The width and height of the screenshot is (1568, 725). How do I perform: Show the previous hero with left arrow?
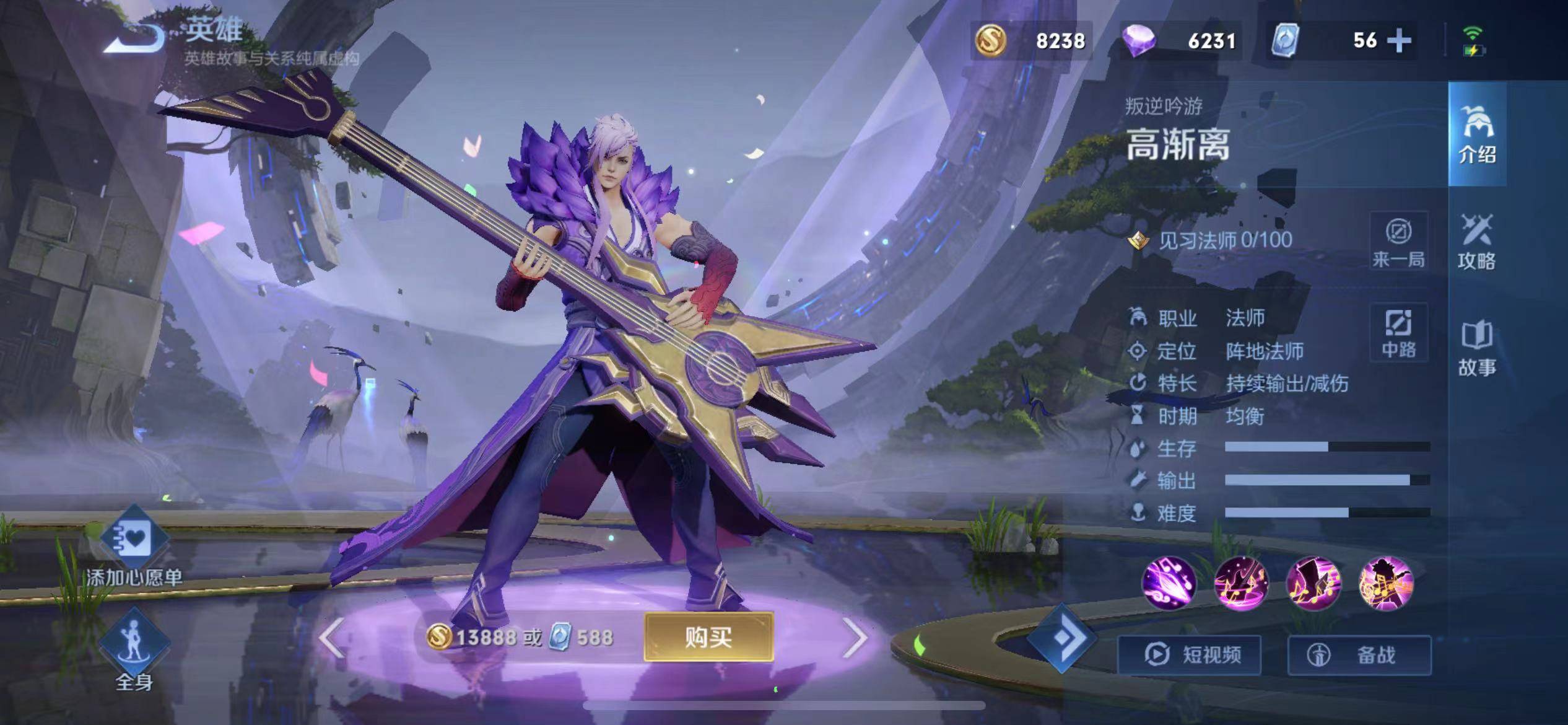(x=332, y=638)
